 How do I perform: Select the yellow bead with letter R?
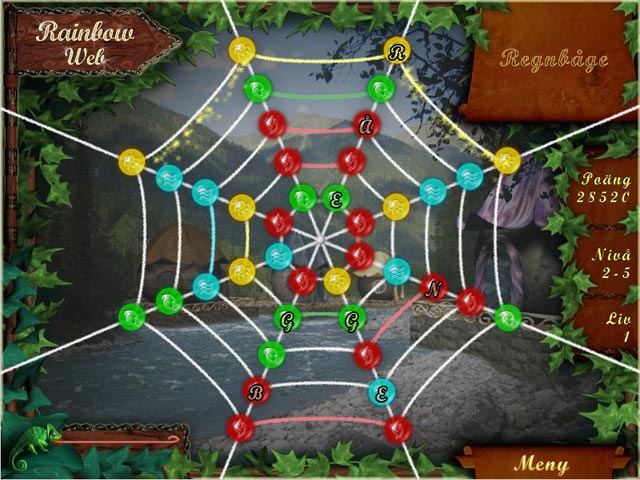[398, 51]
